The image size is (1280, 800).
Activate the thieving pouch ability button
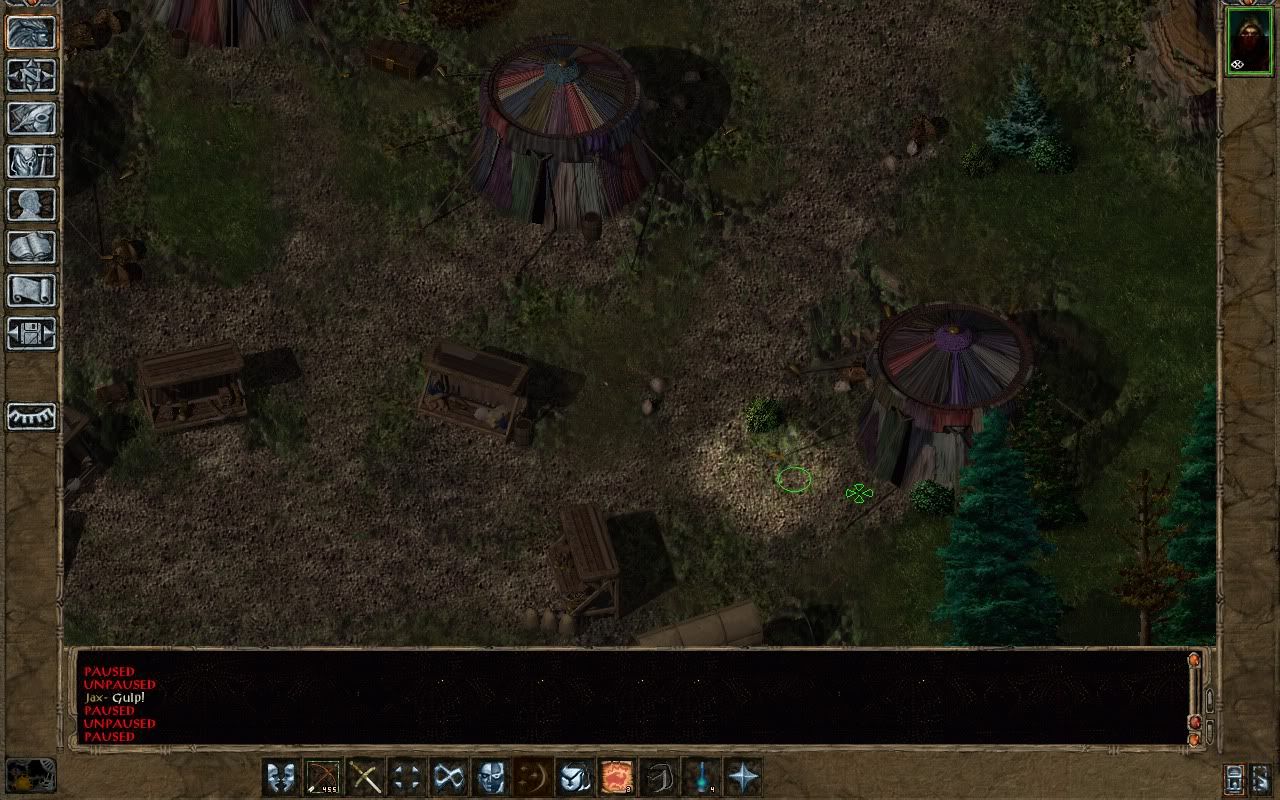(575, 777)
